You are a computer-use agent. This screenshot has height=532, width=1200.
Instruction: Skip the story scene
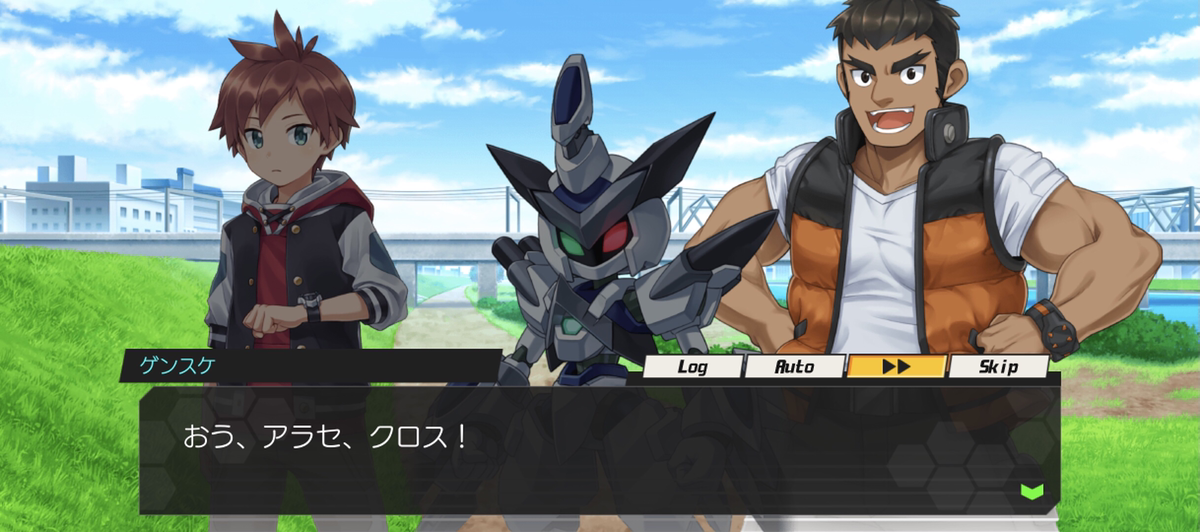[998, 366]
